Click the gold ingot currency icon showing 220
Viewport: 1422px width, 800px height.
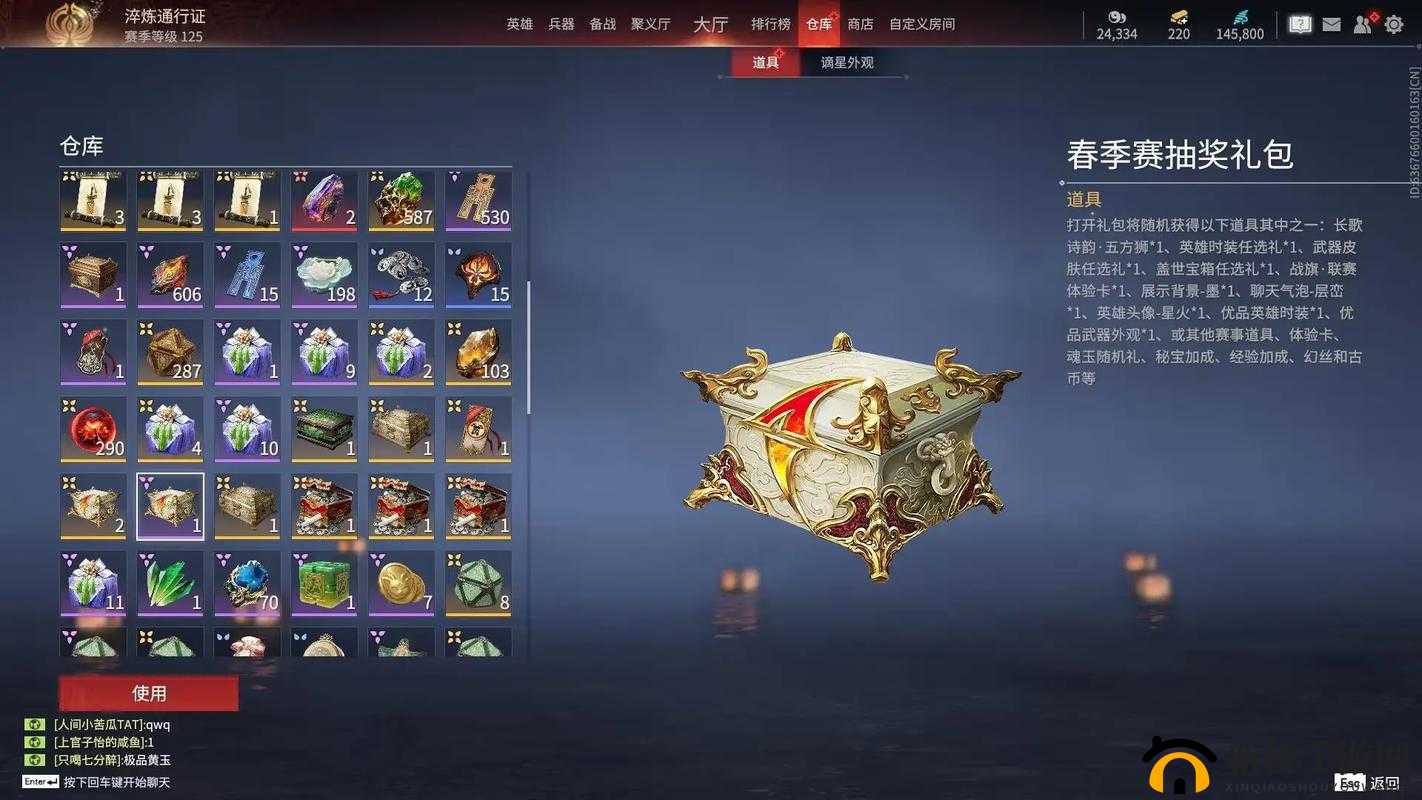(1176, 17)
